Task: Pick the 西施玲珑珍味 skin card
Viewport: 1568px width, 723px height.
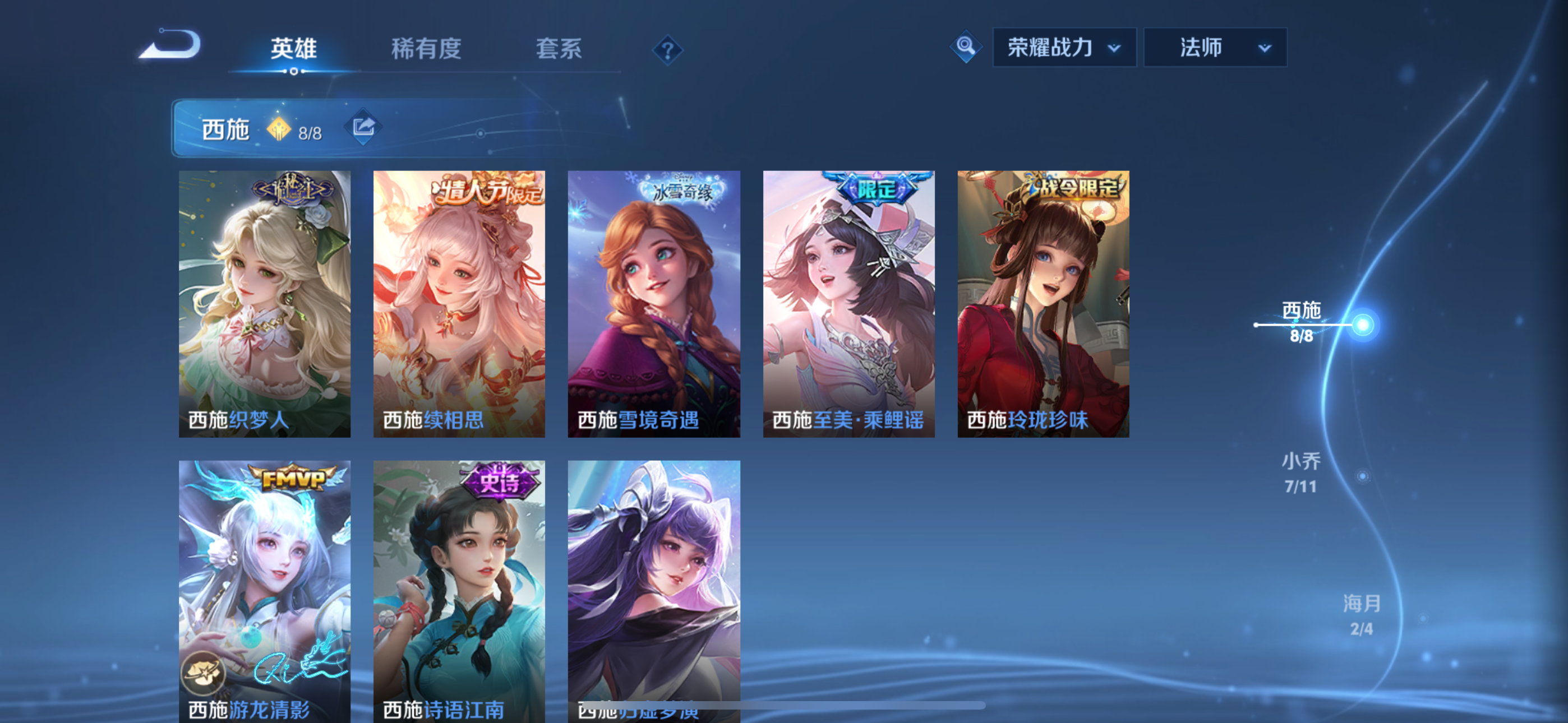Action: coord(1043,303)
